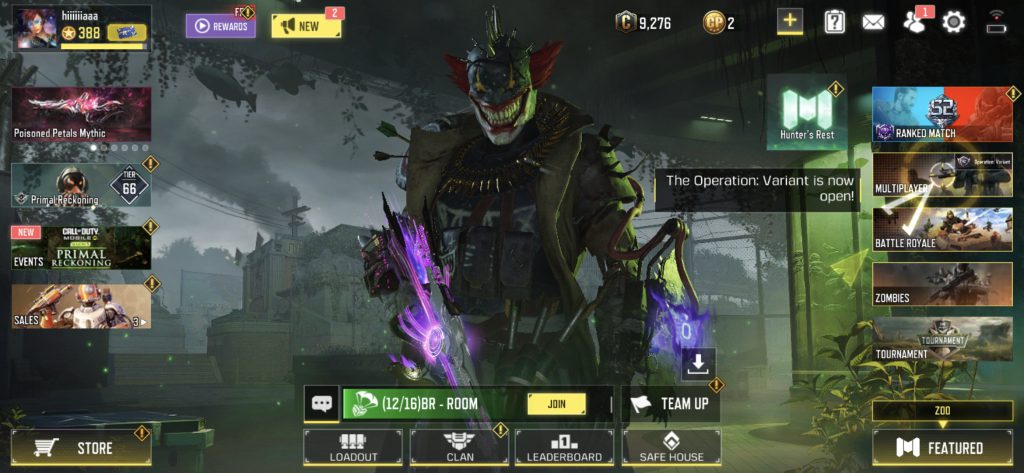
Task: Open the Loadout screen
Action: [353, 447]
